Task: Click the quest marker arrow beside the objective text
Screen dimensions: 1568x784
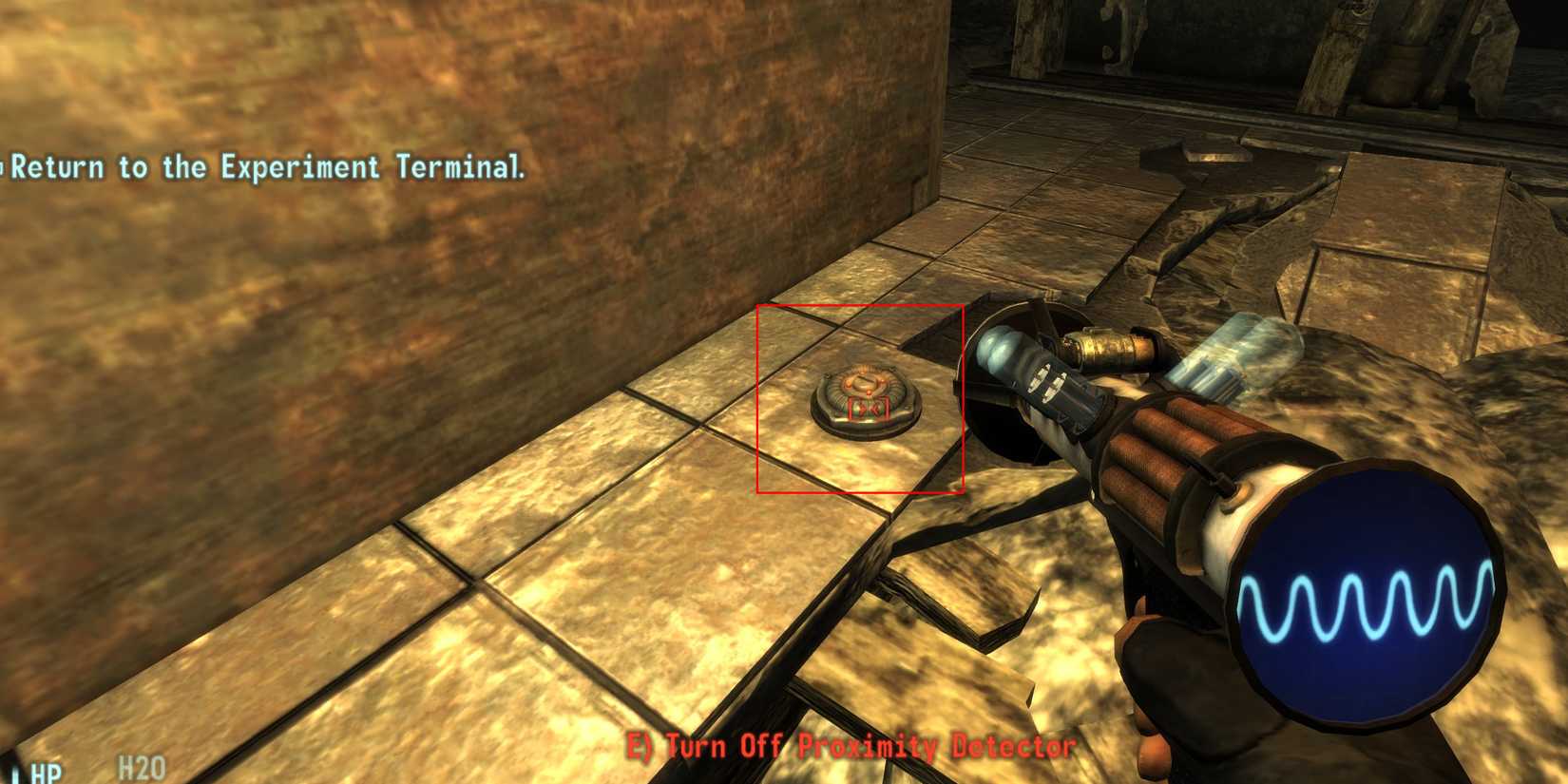Action: tap(5, 169)
